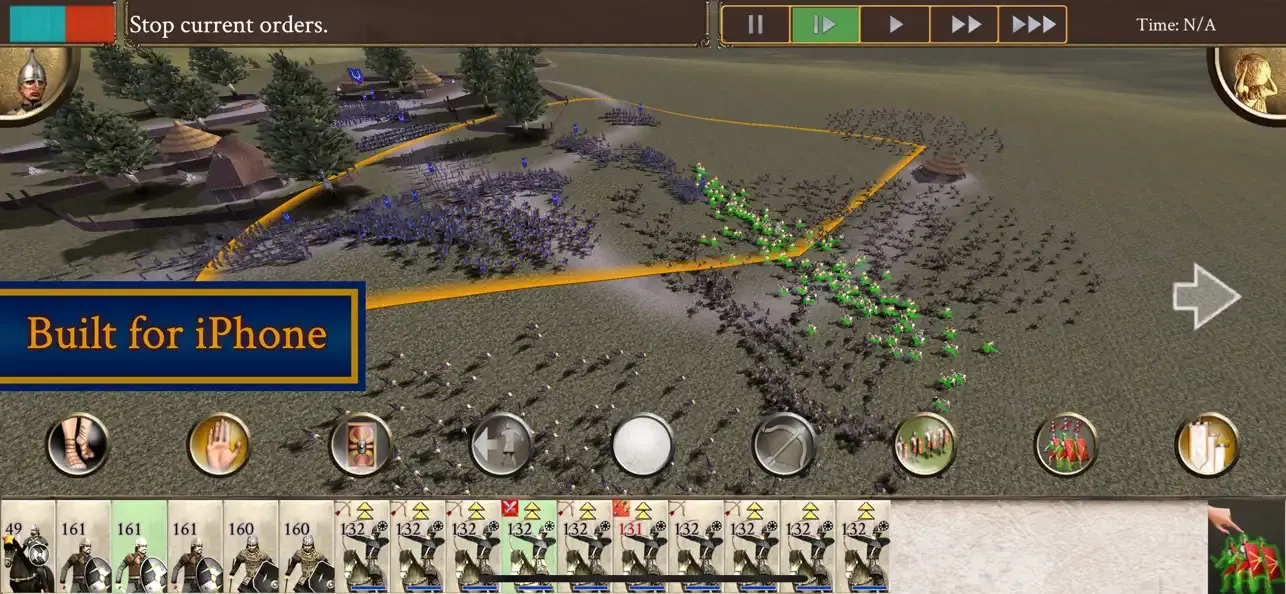Set battle speed to double fast-forward
The height and width of the screenshot is (594, 1286).
coord(965,24)
